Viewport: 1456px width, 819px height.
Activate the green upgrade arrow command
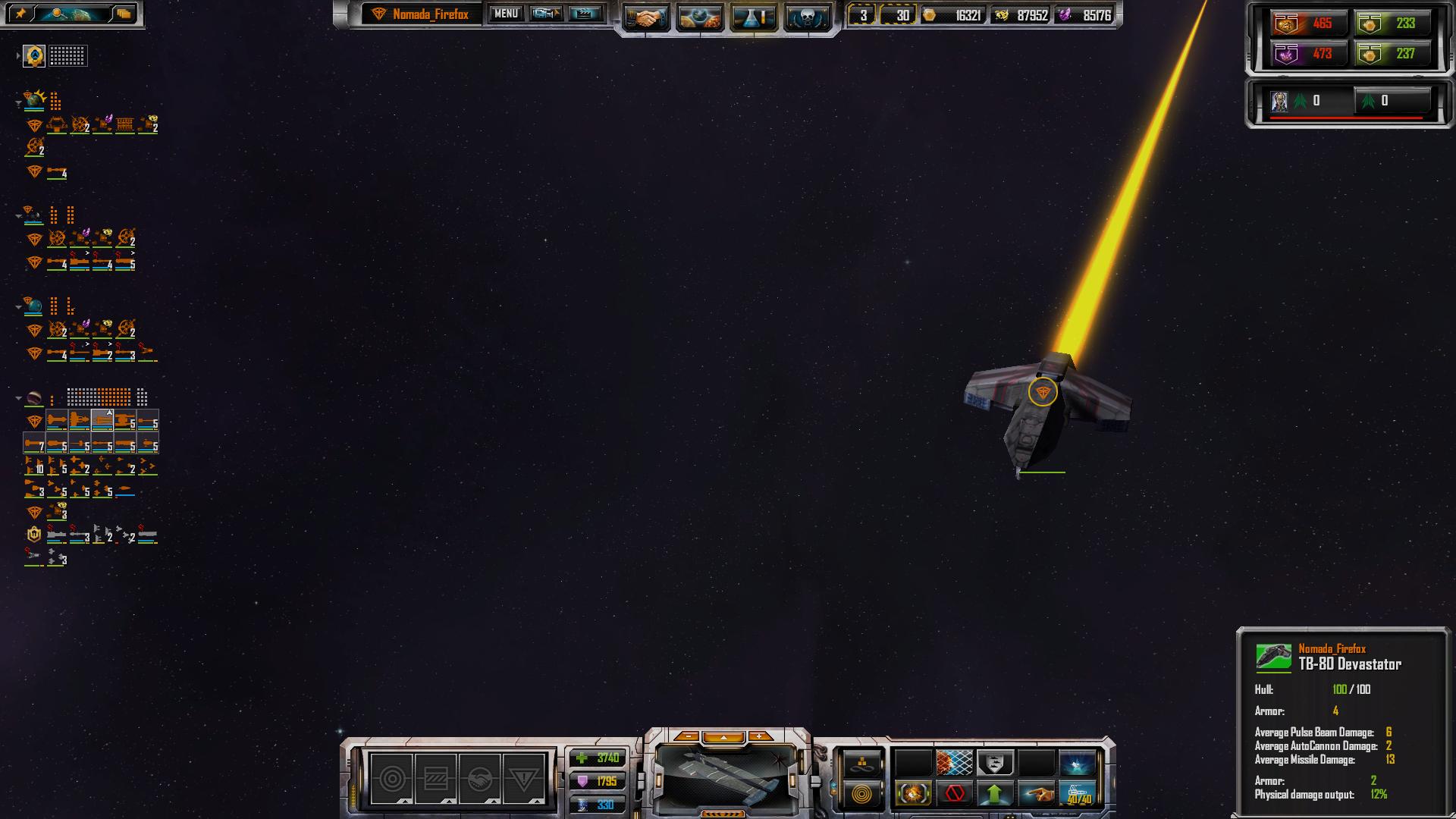[x=995, y=794]
